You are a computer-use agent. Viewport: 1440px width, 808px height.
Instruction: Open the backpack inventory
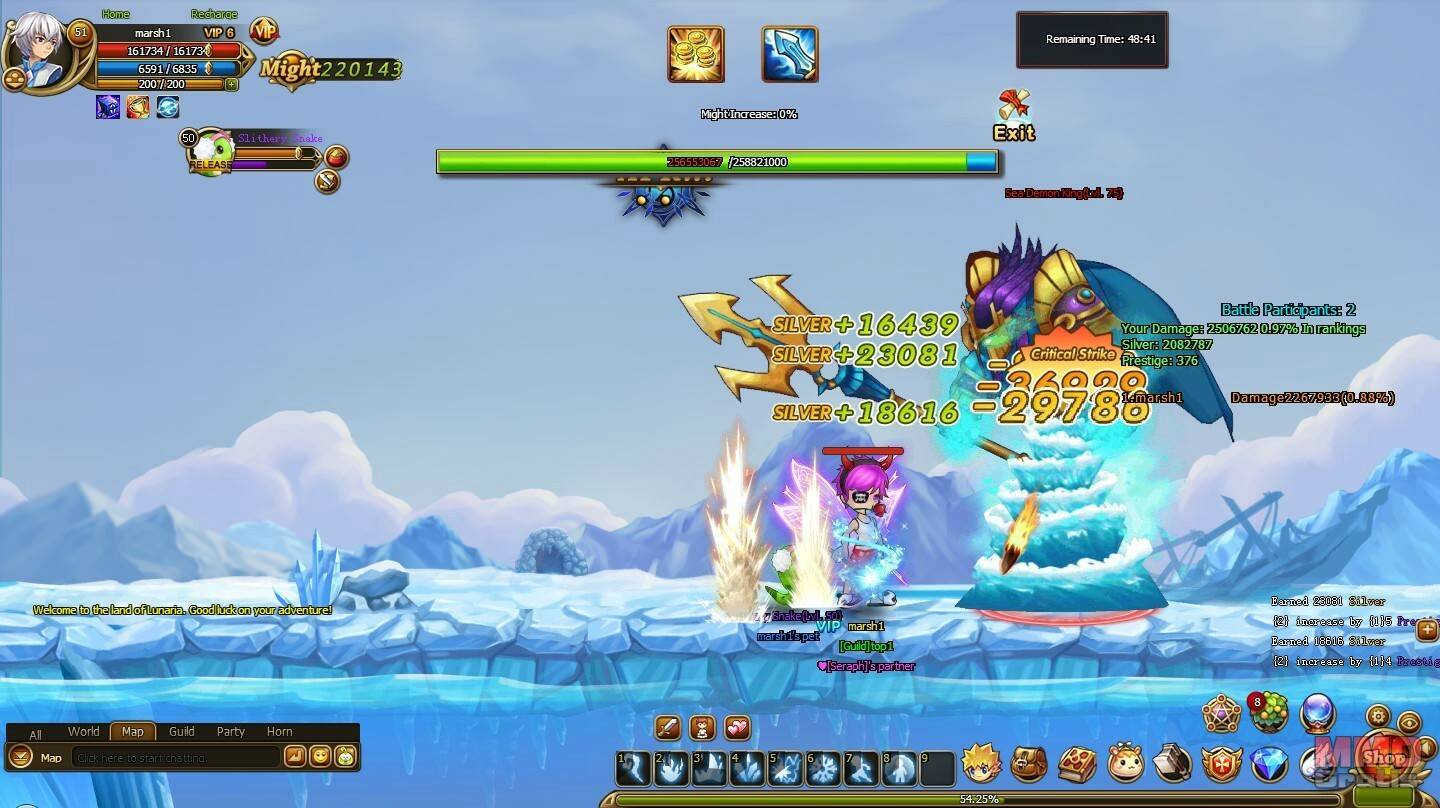(x=1029, y=764)
